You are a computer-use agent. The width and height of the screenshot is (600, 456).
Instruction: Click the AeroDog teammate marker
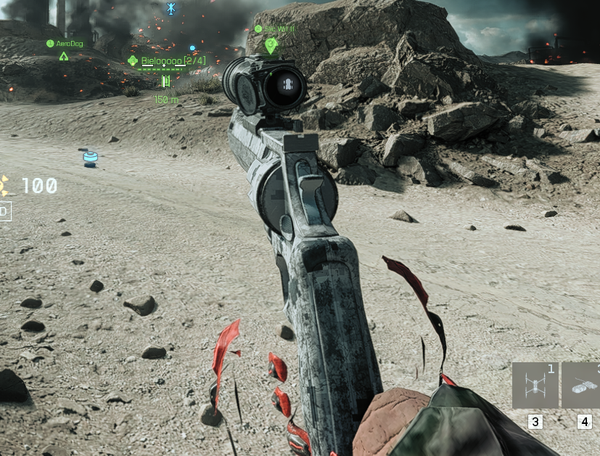click(x=64, y=55)
